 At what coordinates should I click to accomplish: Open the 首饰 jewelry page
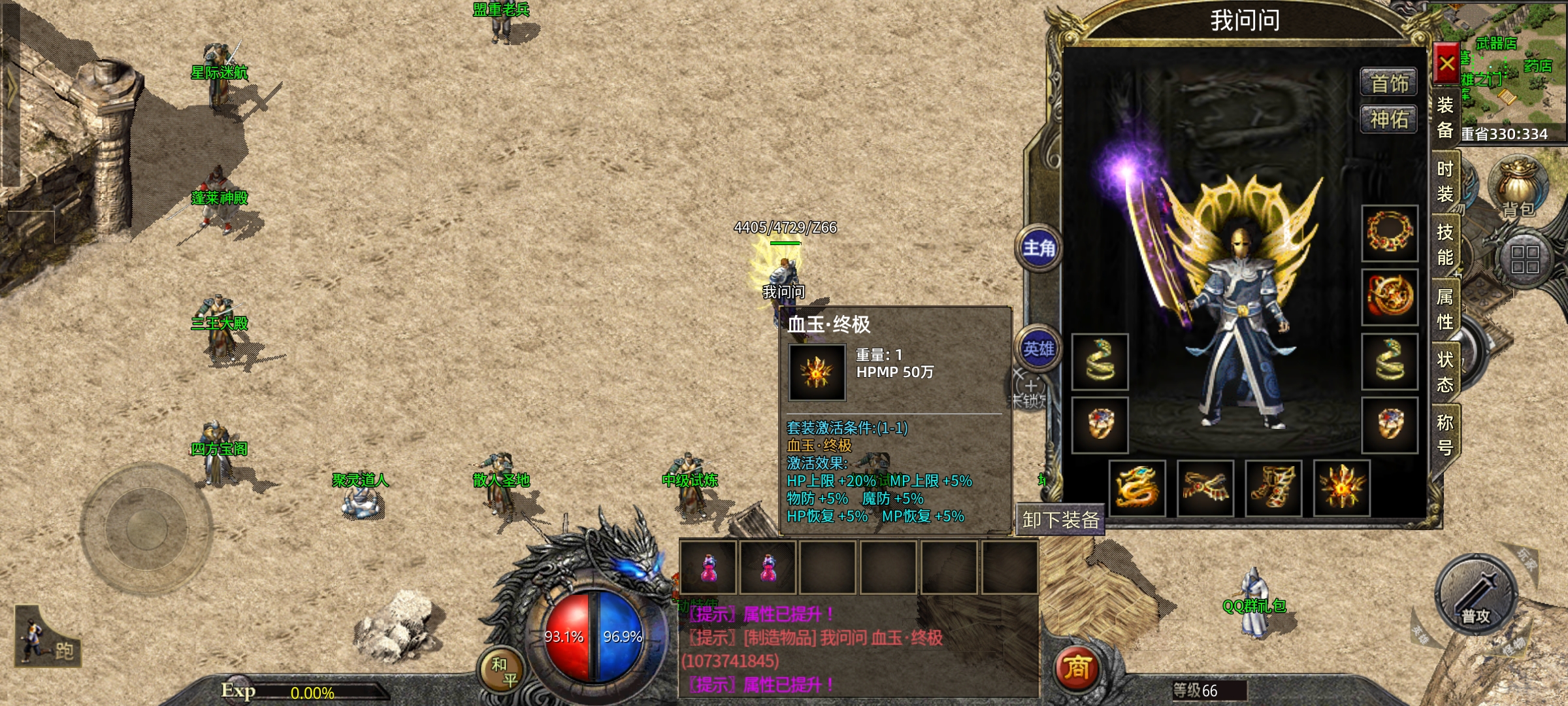point(1389,83)
